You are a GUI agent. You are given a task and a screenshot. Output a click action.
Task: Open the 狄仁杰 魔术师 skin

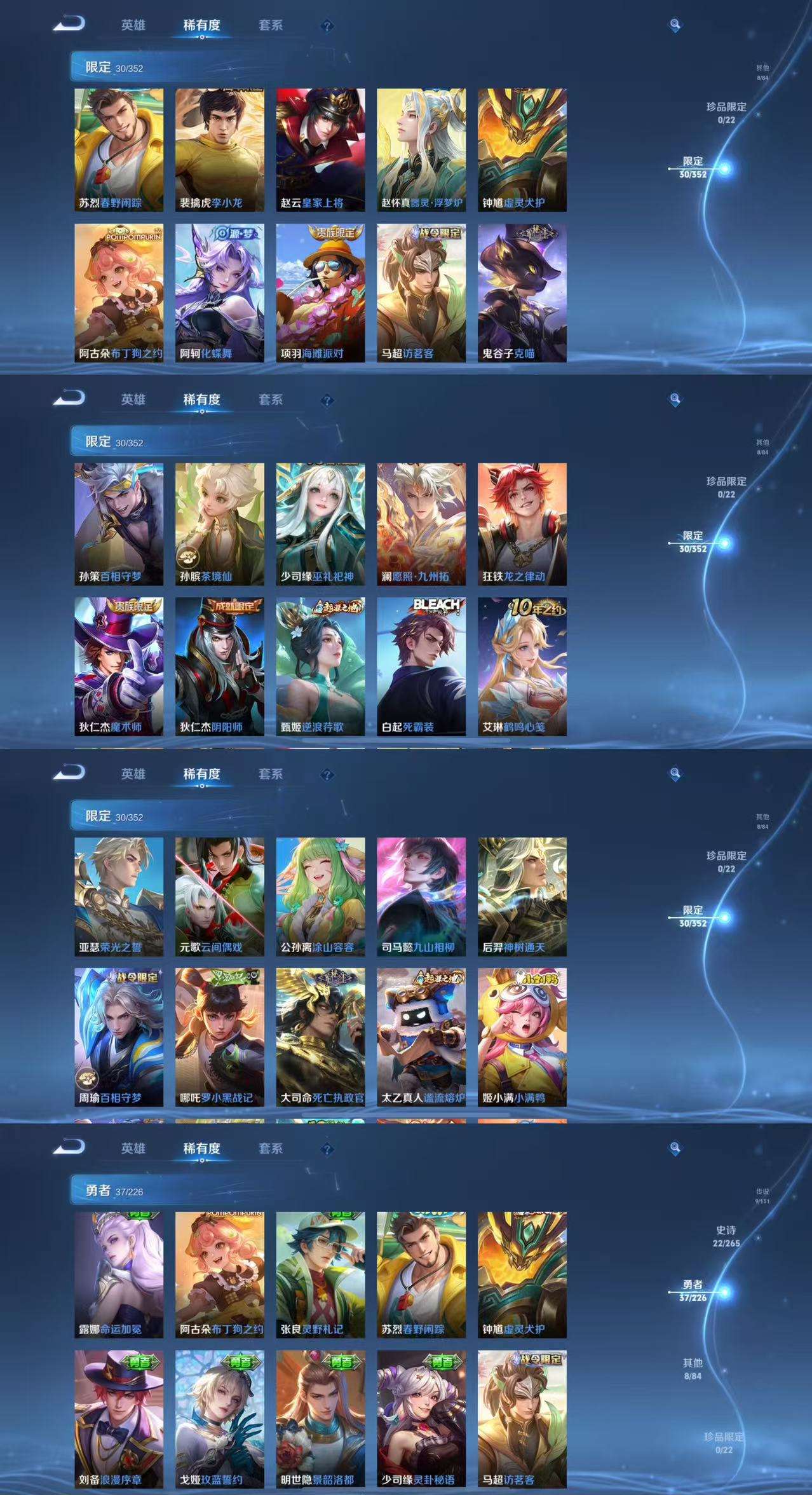[x=119, y=666]
